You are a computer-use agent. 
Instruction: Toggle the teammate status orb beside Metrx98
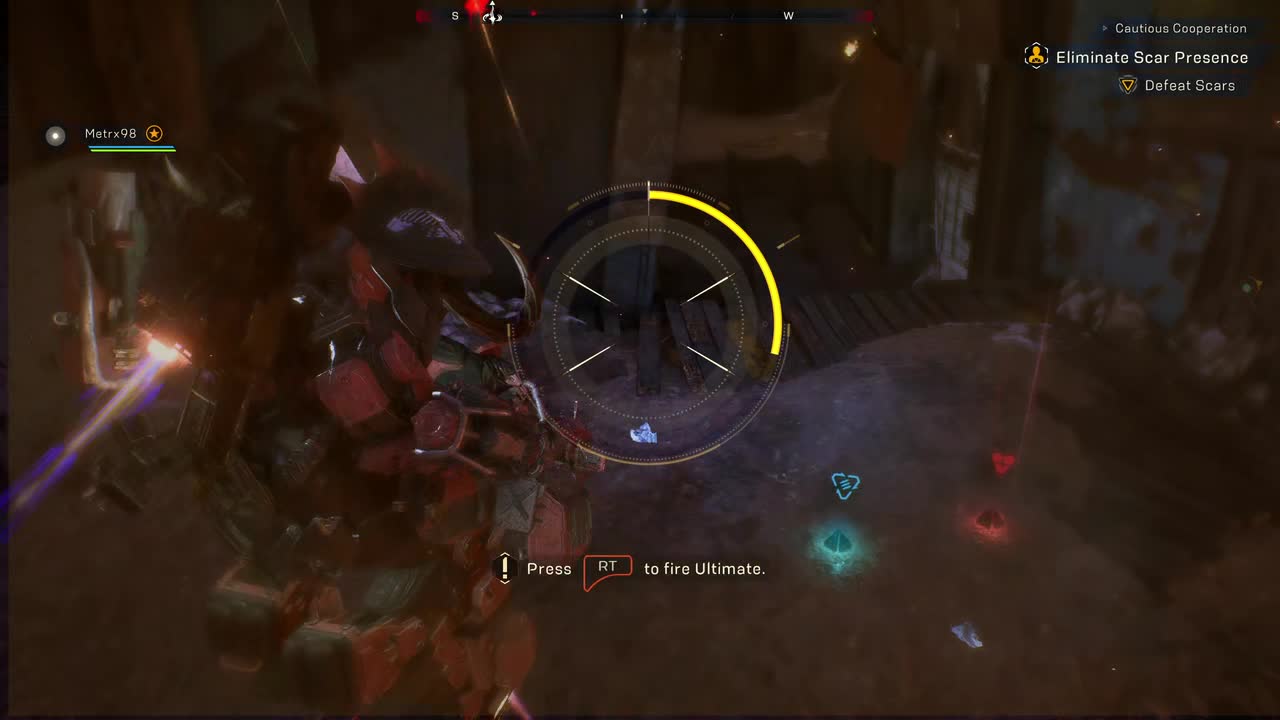pos(55,135)
